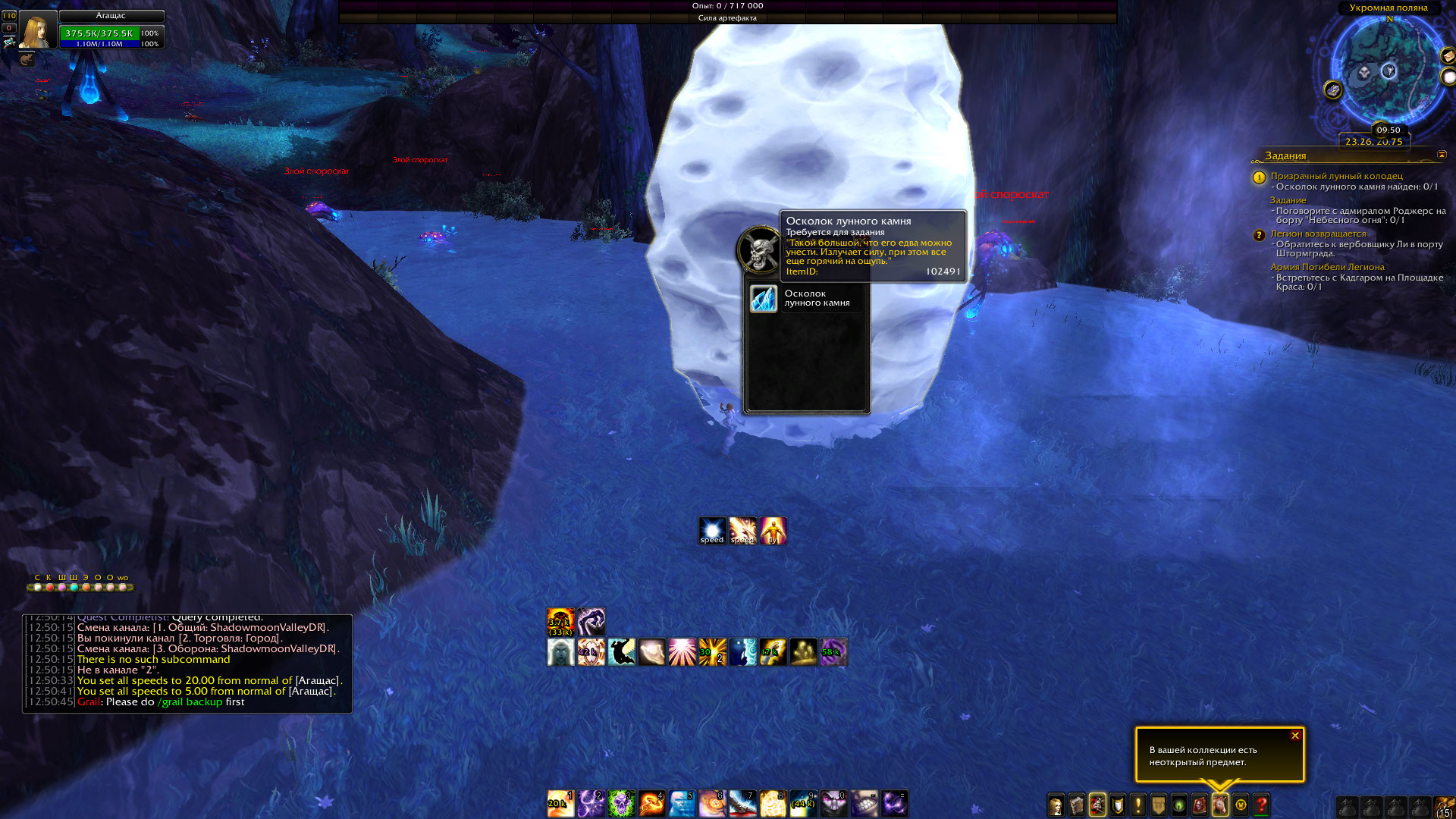Image resolution: width=1456 pixels, height=819 pixels.
Task: Select the Агащас player portrait
Action: coord(37,30)
